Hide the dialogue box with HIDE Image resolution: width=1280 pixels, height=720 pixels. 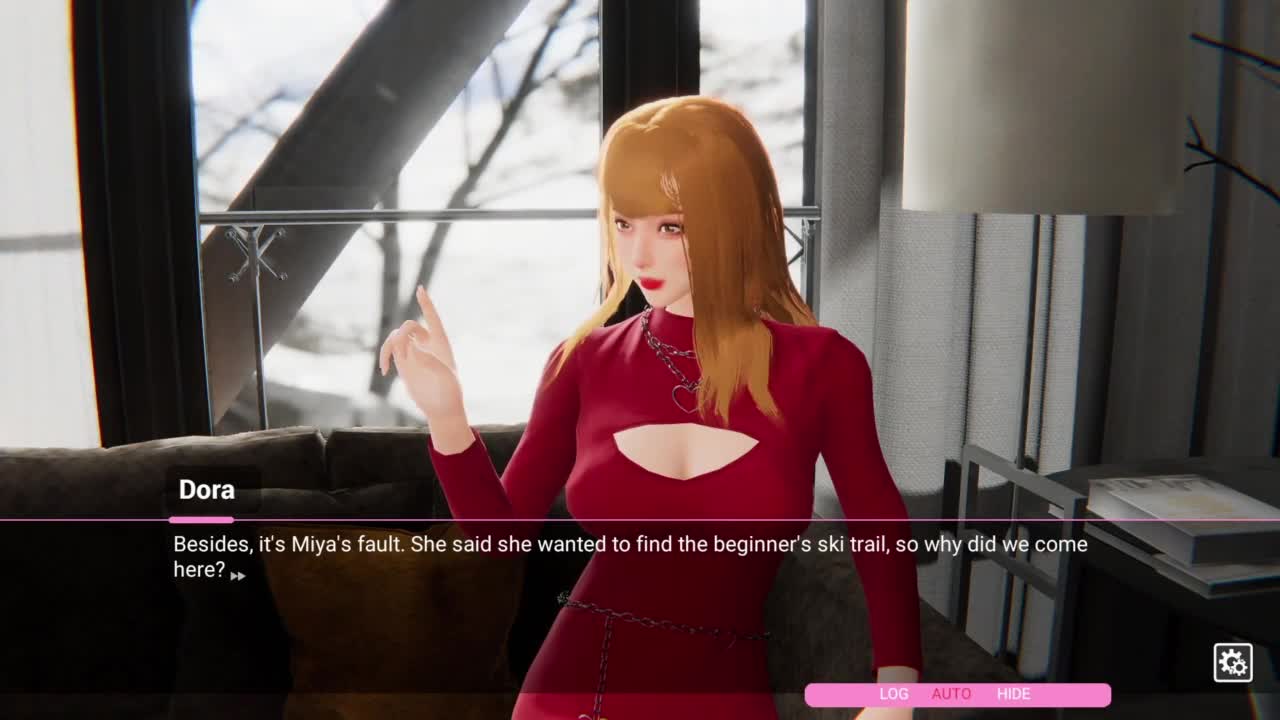coord(1013,694)
